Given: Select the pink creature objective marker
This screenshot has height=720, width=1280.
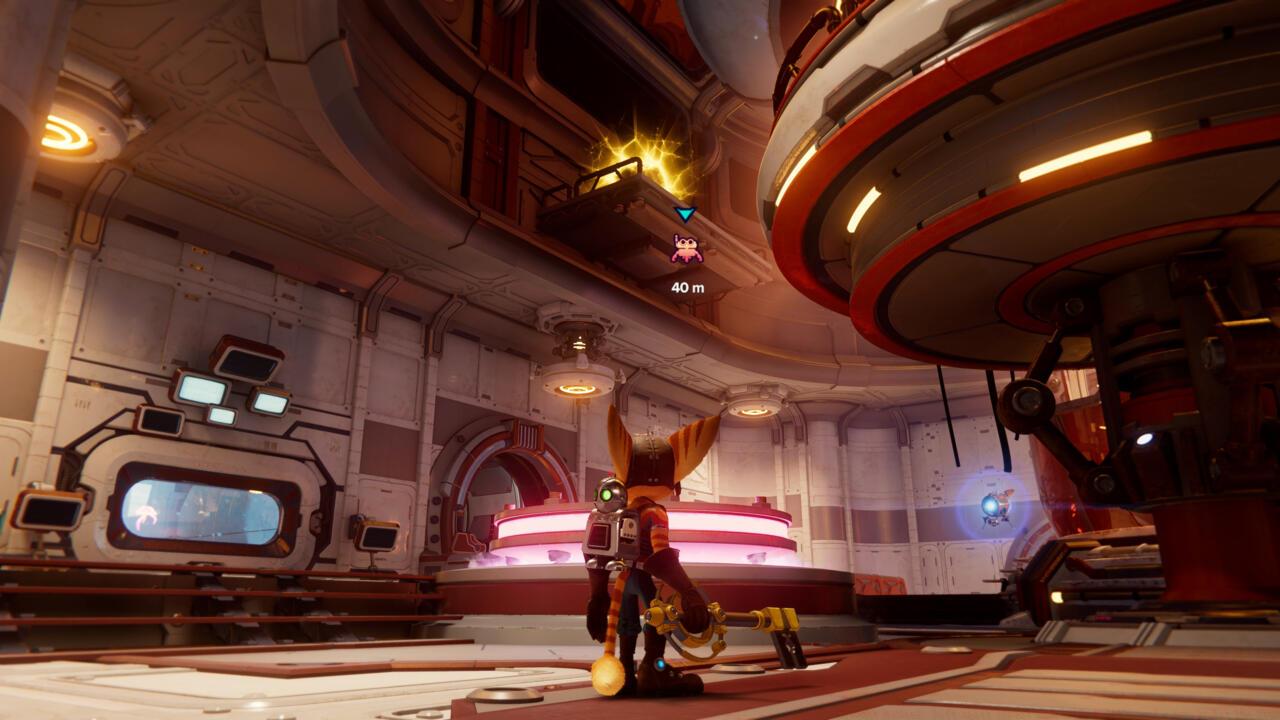Looking at the screenshot, I should 686,249.
